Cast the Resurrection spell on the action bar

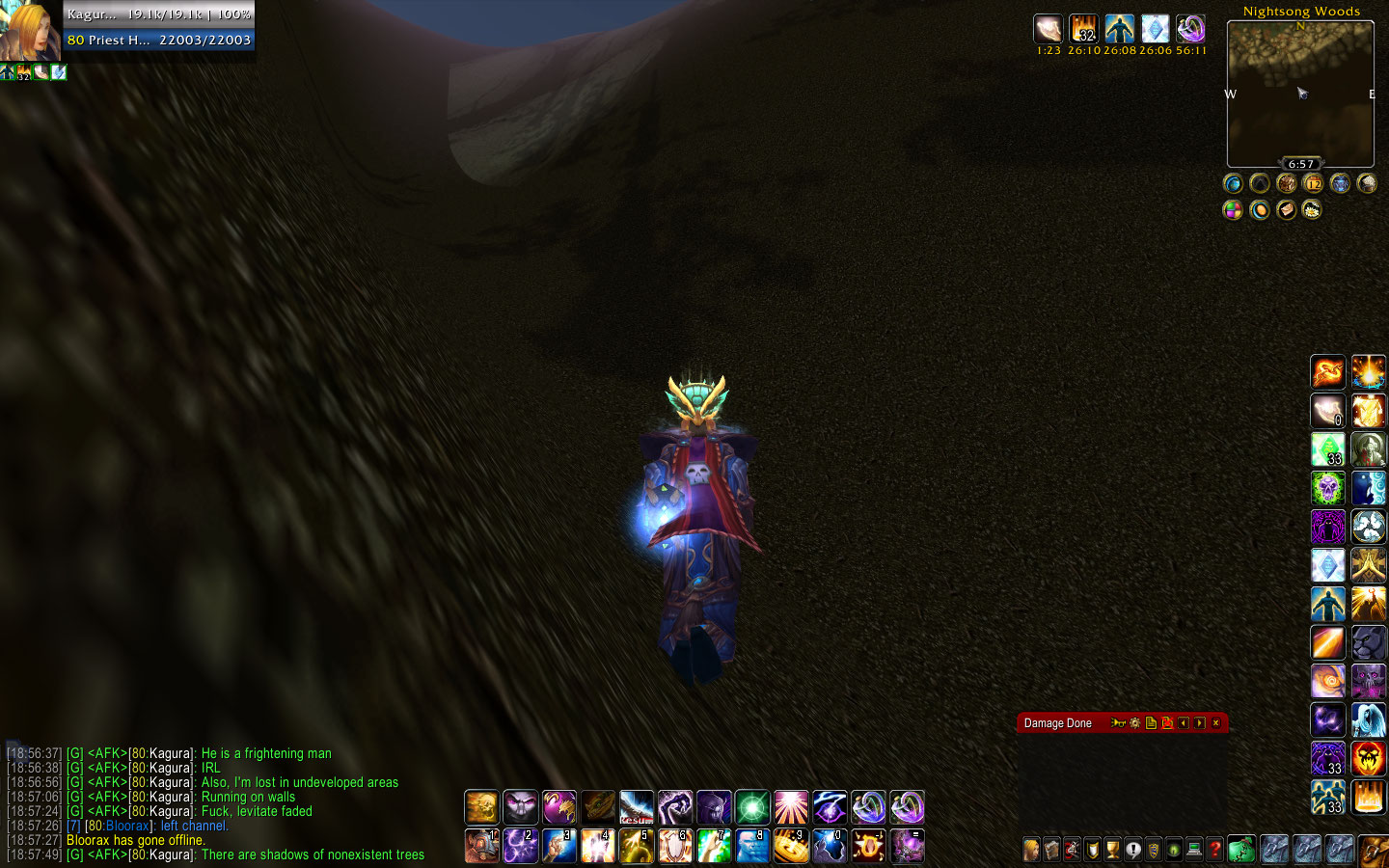(x=637, y=807)
